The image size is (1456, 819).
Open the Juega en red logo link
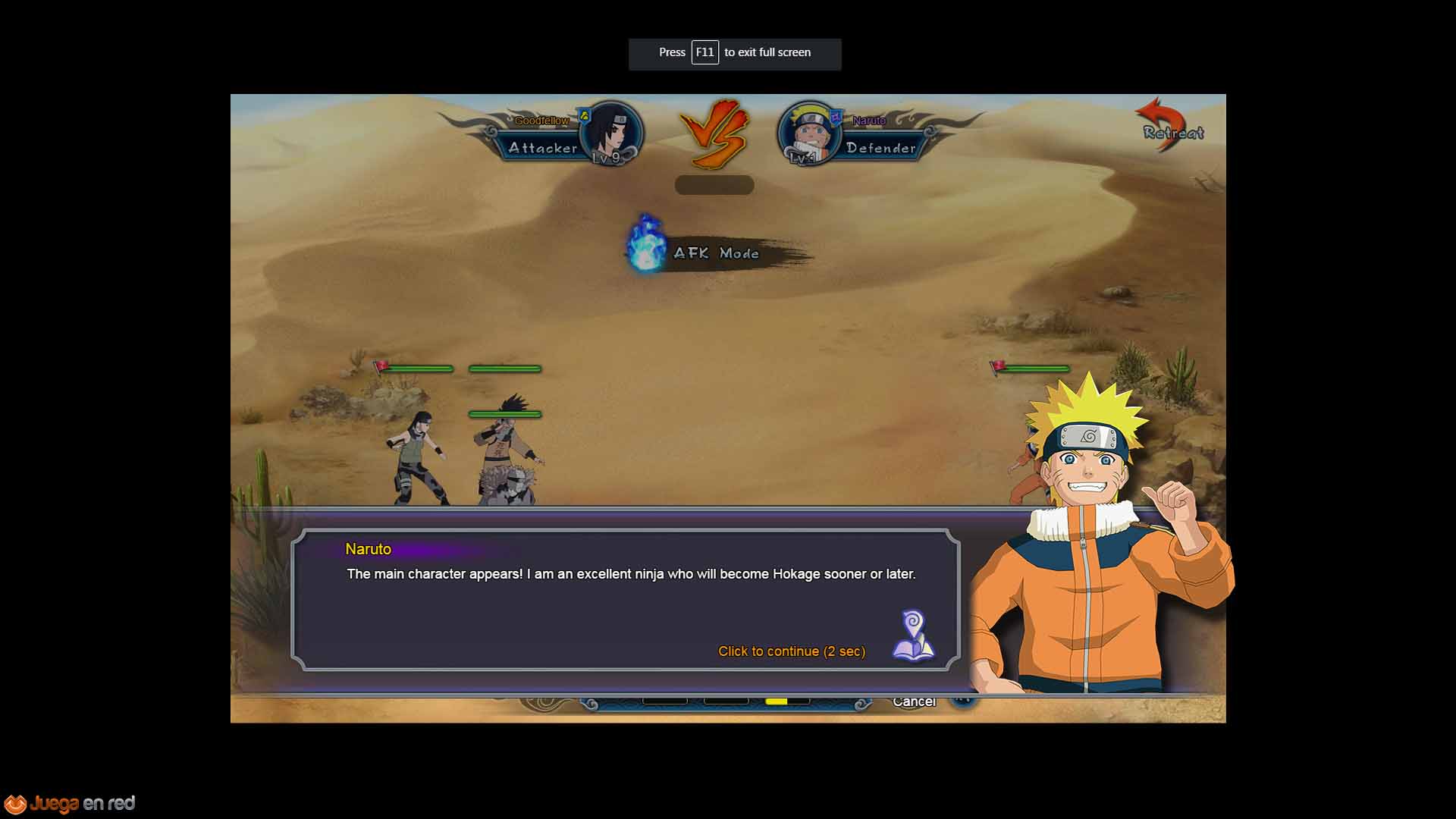69,803
